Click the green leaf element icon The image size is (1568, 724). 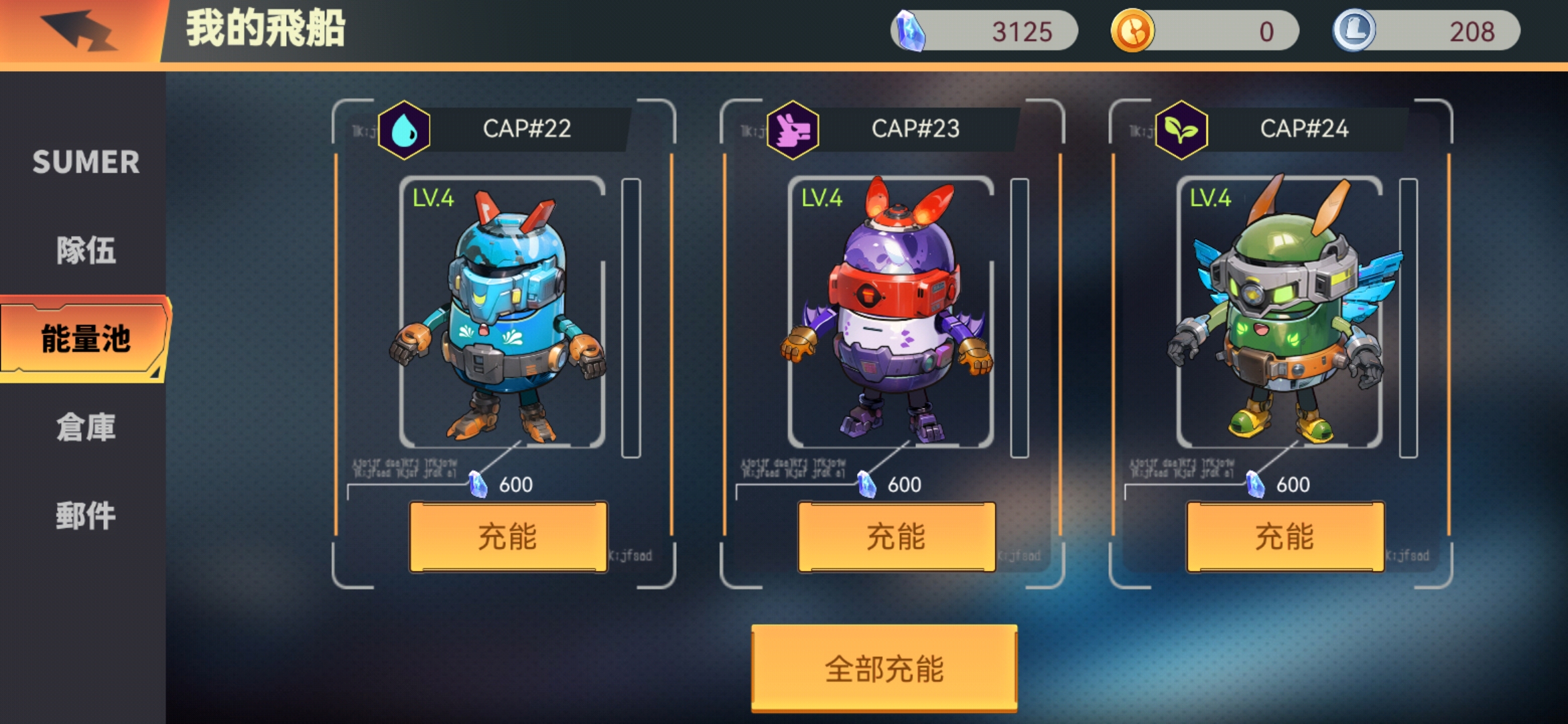coord(1181,129)
